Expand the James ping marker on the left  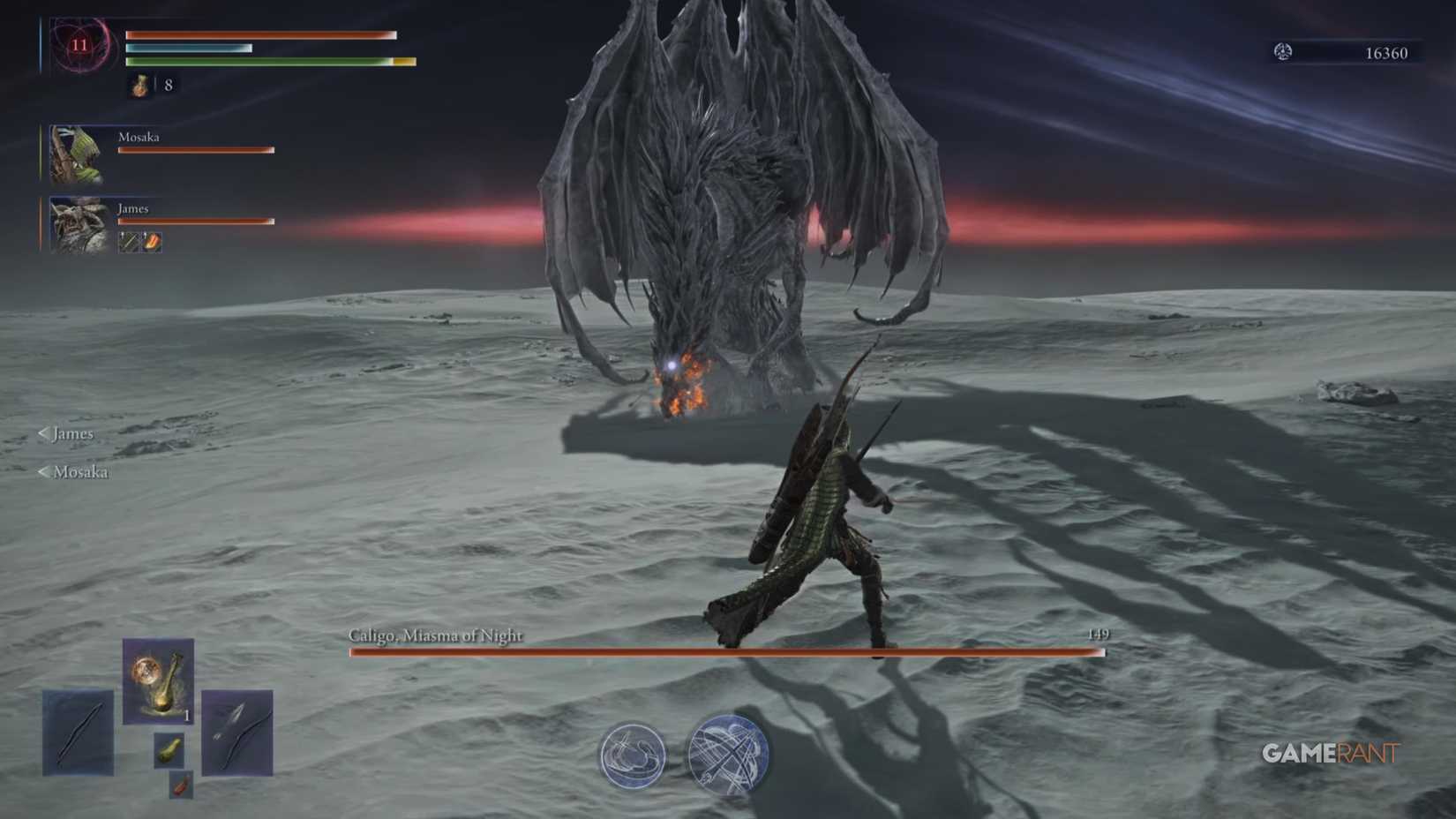pos(67,434)
